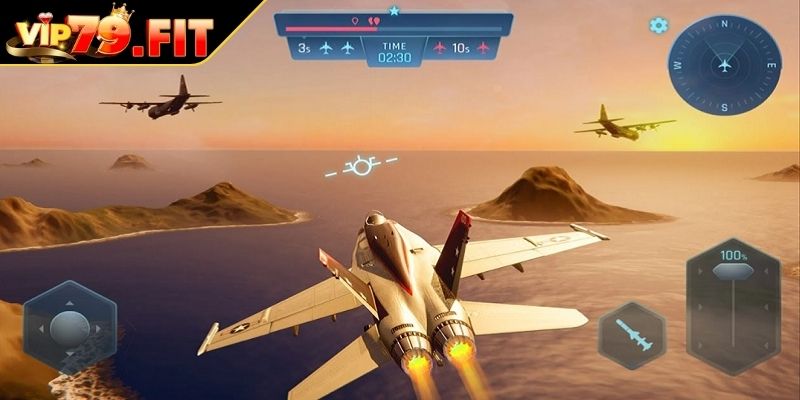Open settings with the gear icon
The height and width of the screenshot is (400, 800).
659,26
